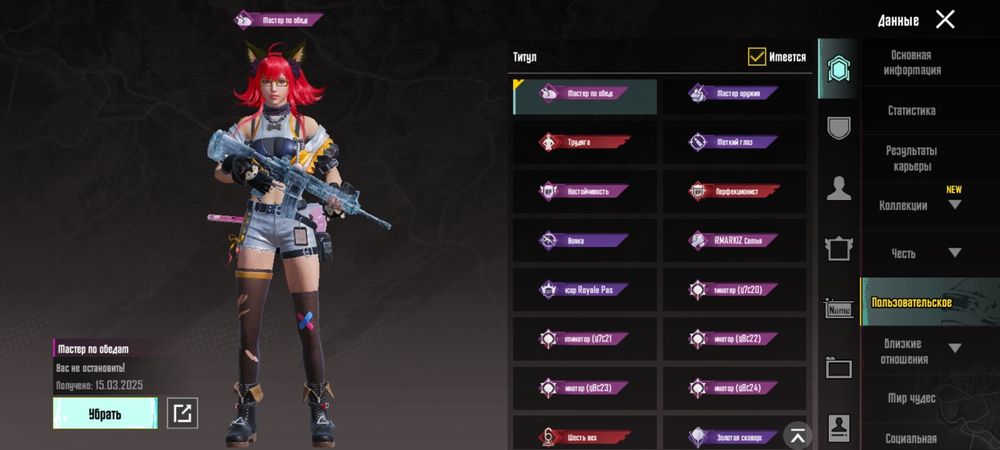Close the Данные profile screen
Screen dimensions: 1000x450
[x=945, y=19]
